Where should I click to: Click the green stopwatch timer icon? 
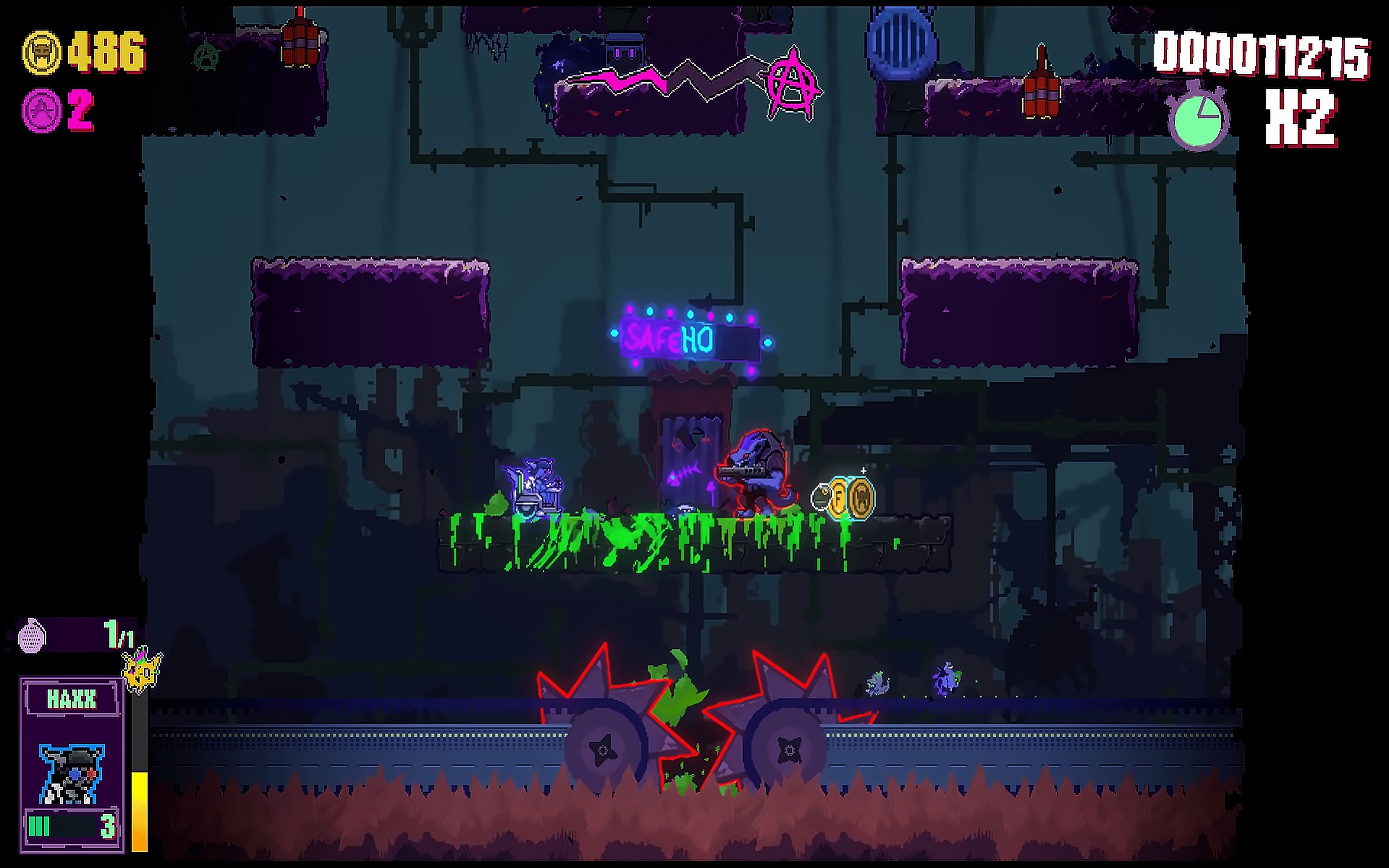pyautogui.click(x=1198, y=120)
